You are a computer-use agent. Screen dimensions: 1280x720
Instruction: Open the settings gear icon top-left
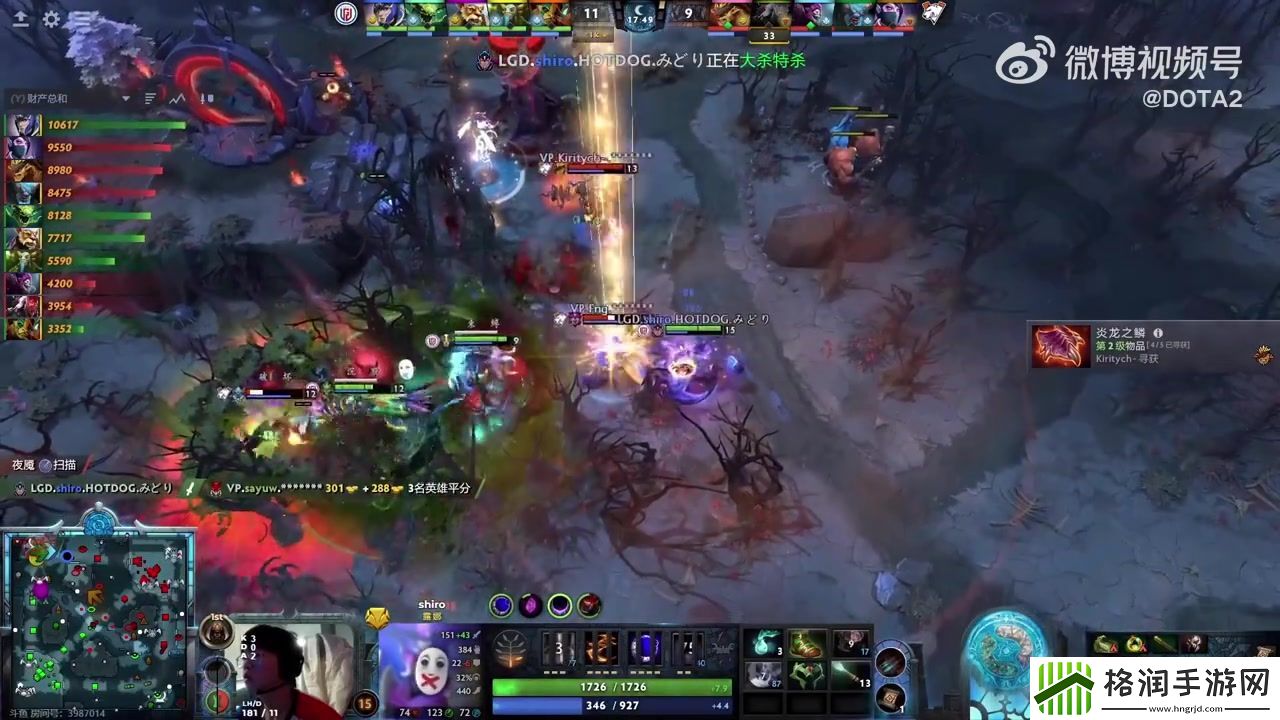pyautogui.click(x=51, y=18)
